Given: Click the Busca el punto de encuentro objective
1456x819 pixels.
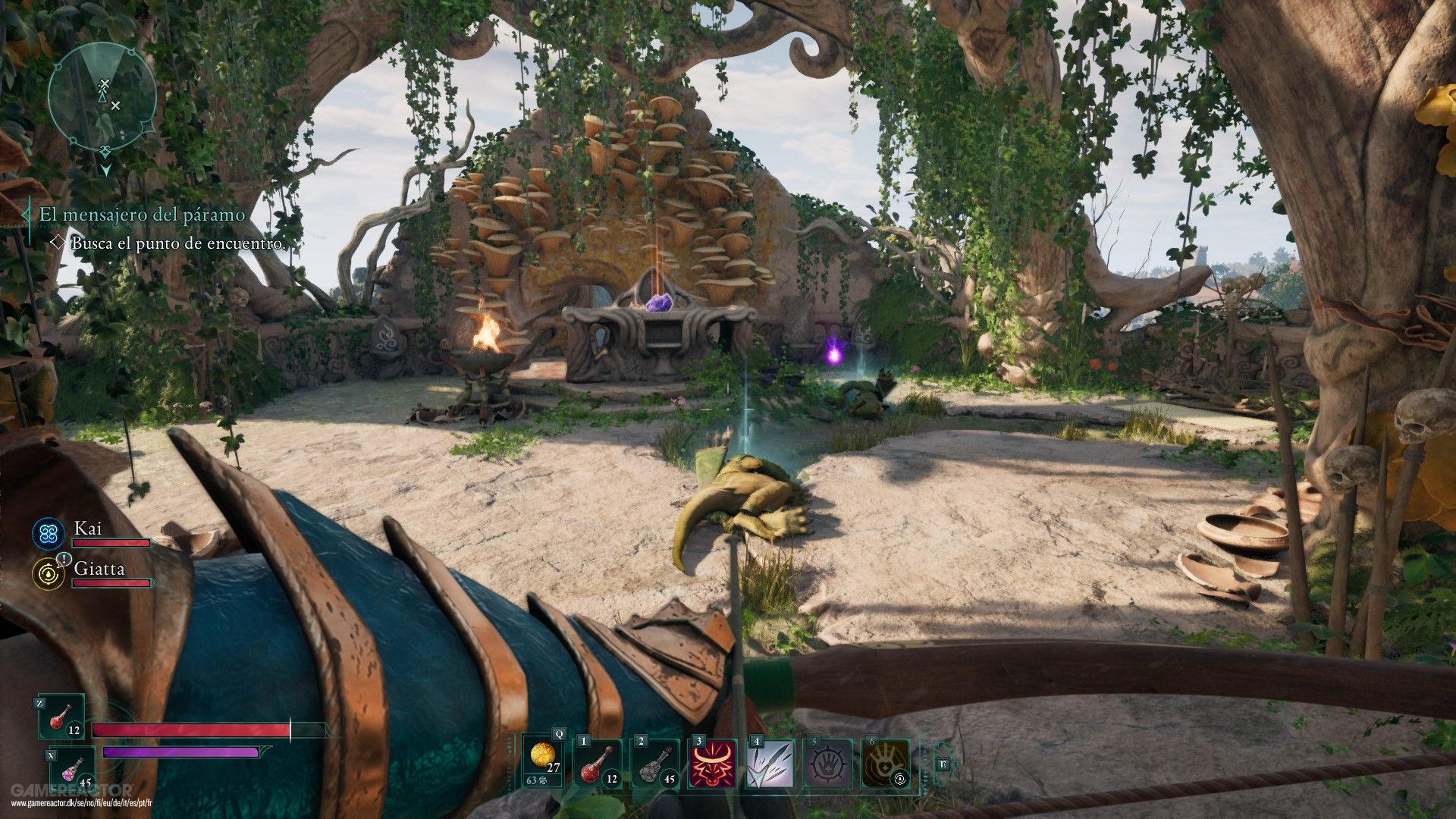Looking at the screenshot, I should coord(178,243).
